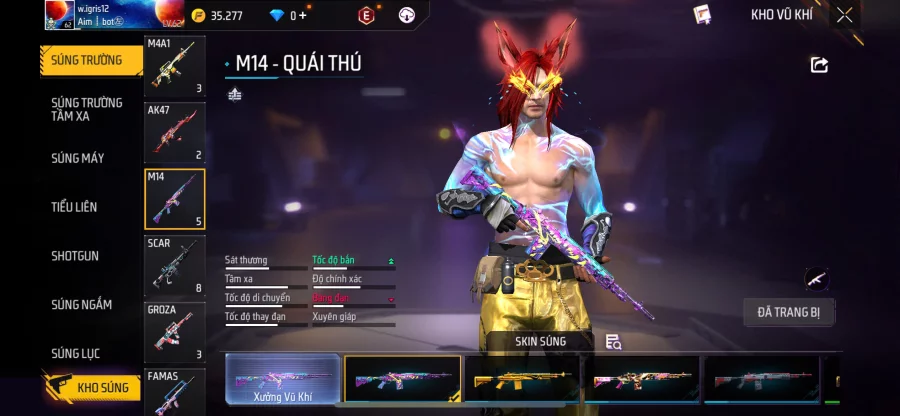Open the TIỂU LIÊN weapon category

point(74,207)
